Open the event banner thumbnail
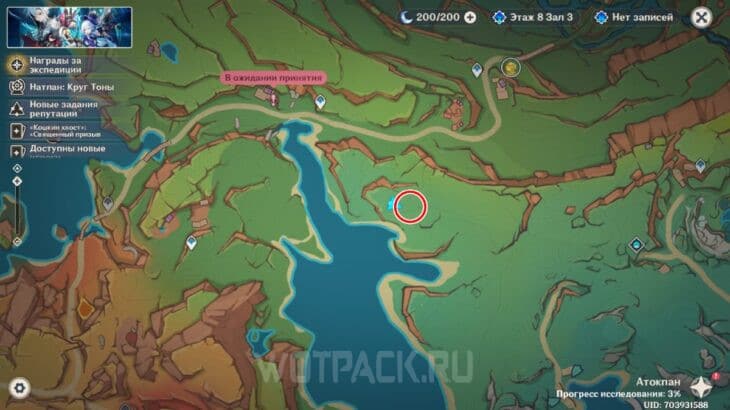Image resolution: width=730 pixels, height=410 pixels. pyautogui.click(x=43, y=27)
